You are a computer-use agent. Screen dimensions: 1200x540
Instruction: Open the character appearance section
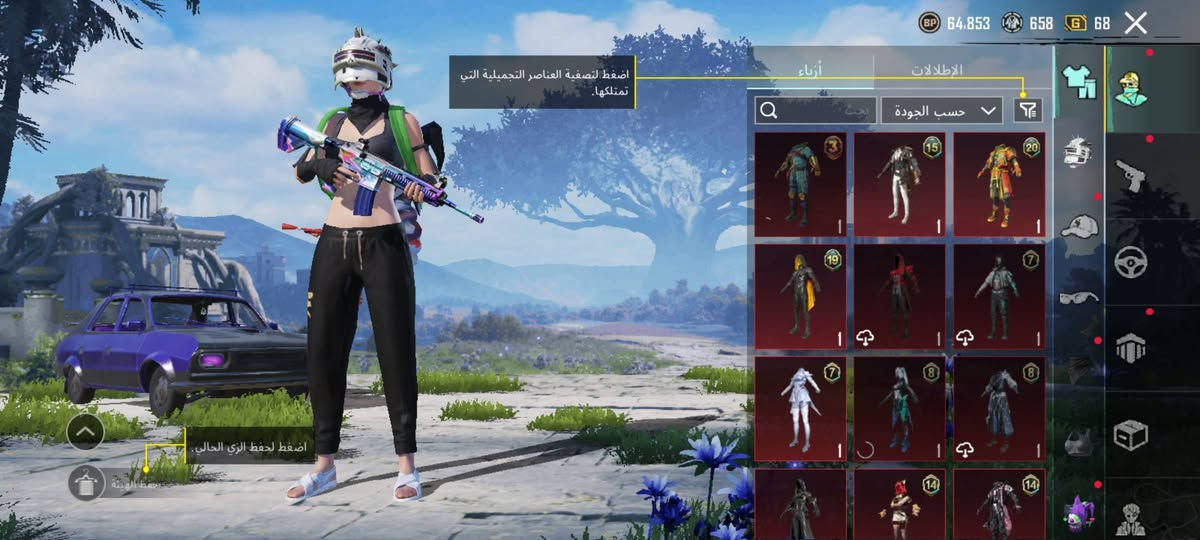(x=1132, y=88)
